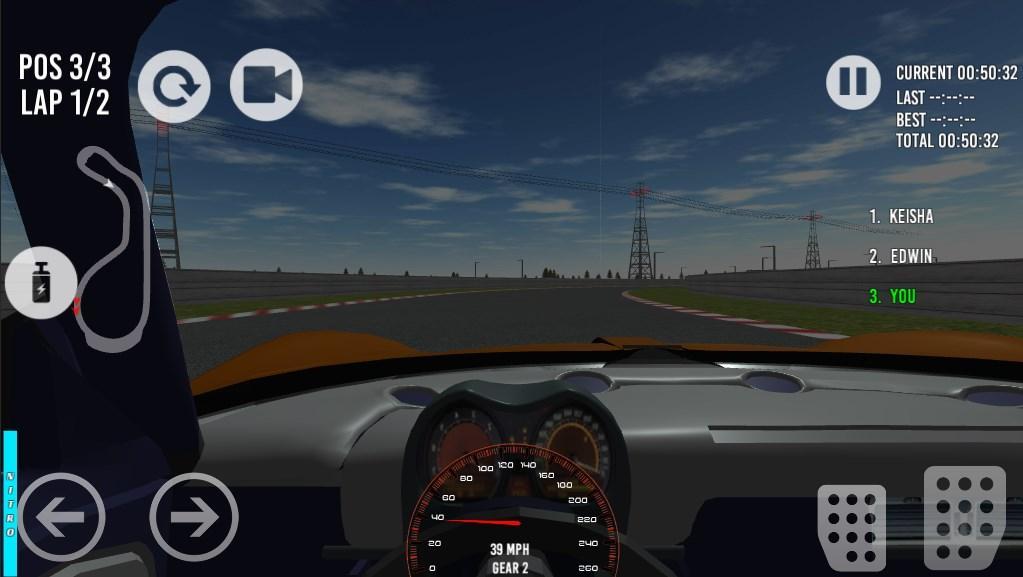Reset the car with the circular arrow button

[x=174, y=85]
